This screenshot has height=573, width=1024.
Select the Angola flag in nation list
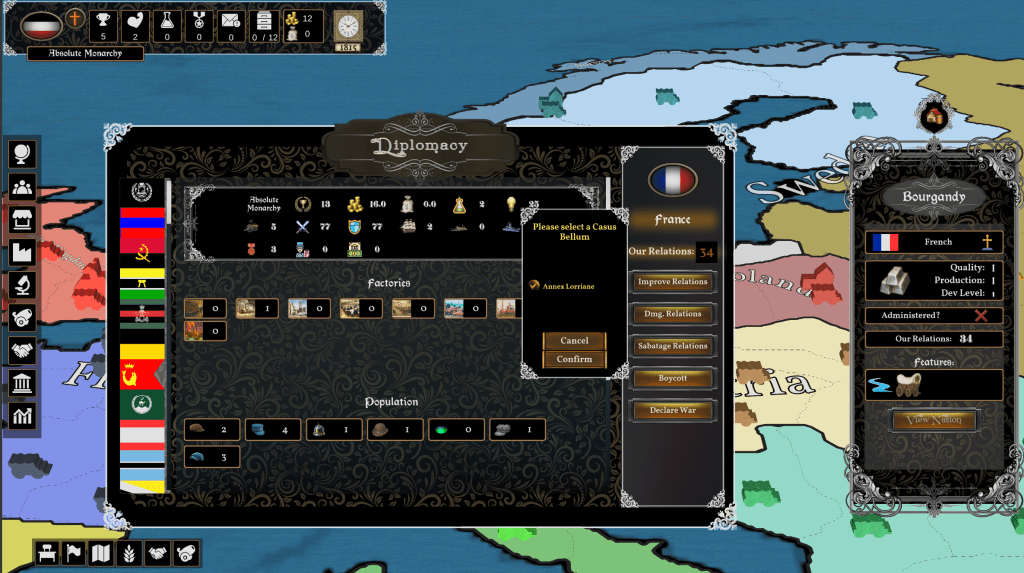pos(142,245)
